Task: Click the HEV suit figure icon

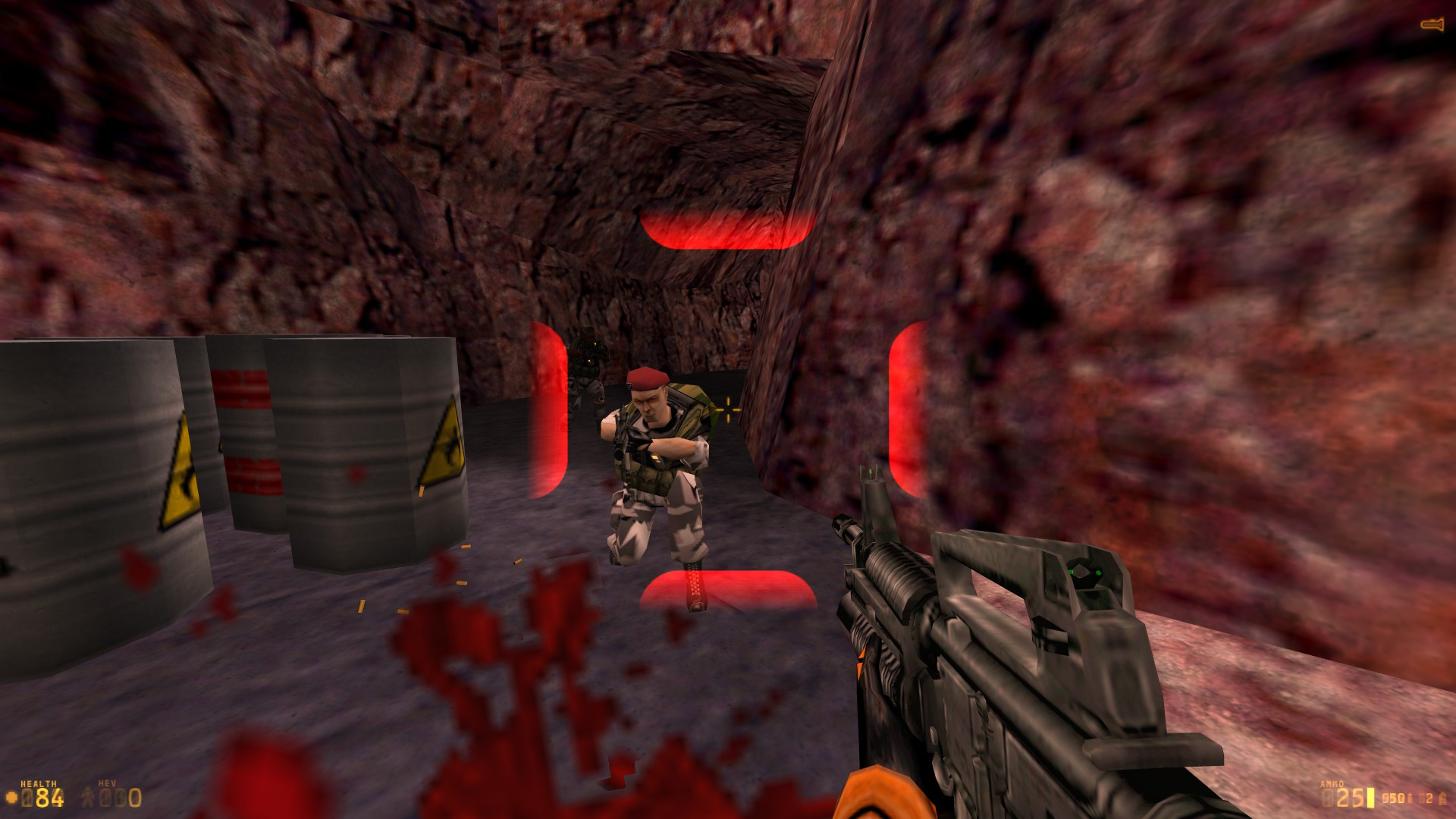Action: click(88, 795)
